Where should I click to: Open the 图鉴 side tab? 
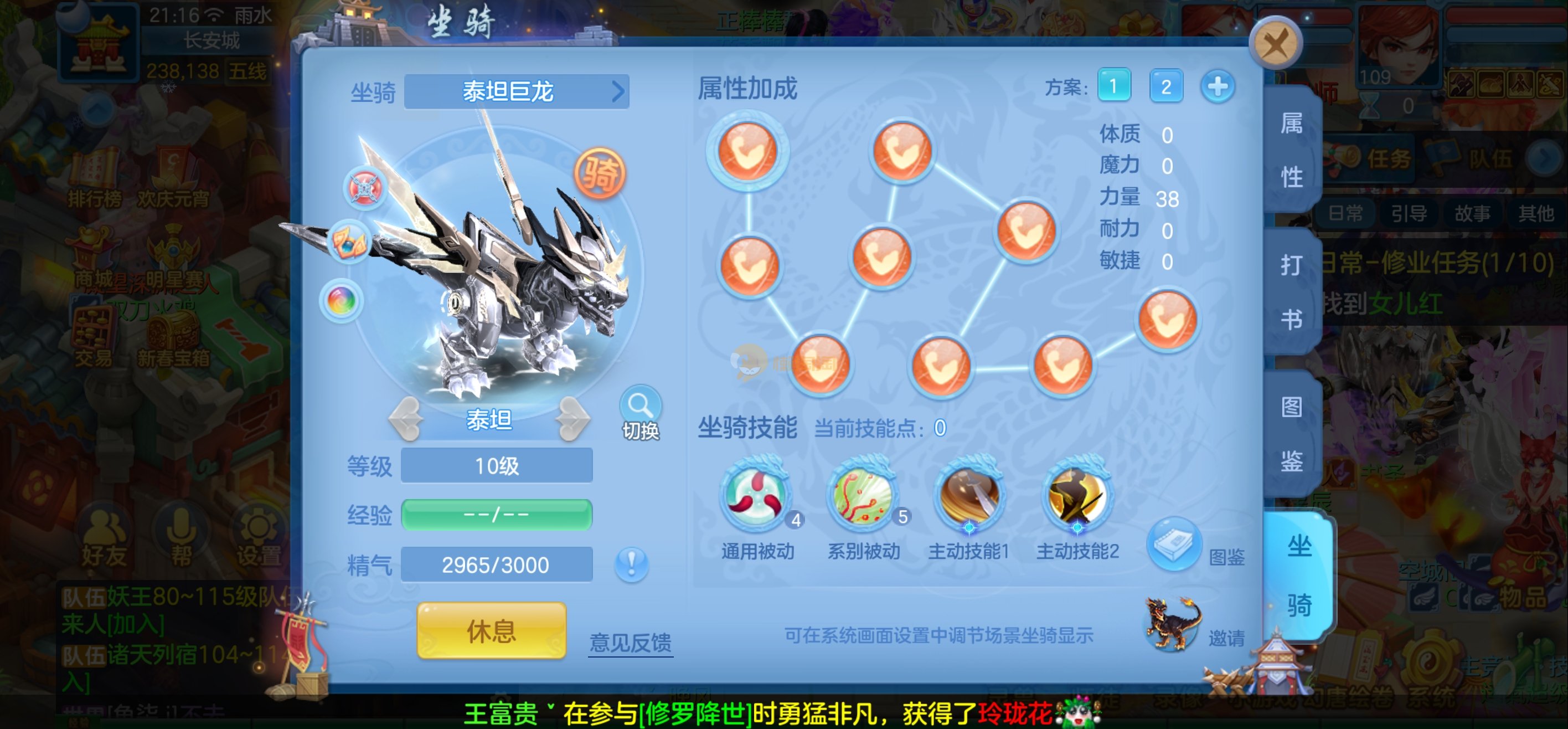pos(1292,433)
